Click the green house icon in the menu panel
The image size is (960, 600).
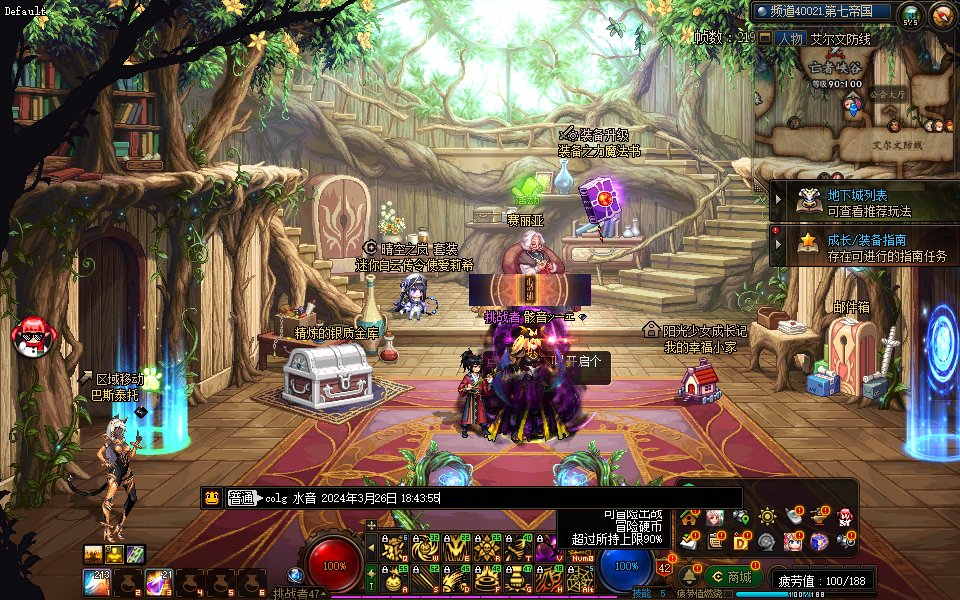(x=689, y=518)
